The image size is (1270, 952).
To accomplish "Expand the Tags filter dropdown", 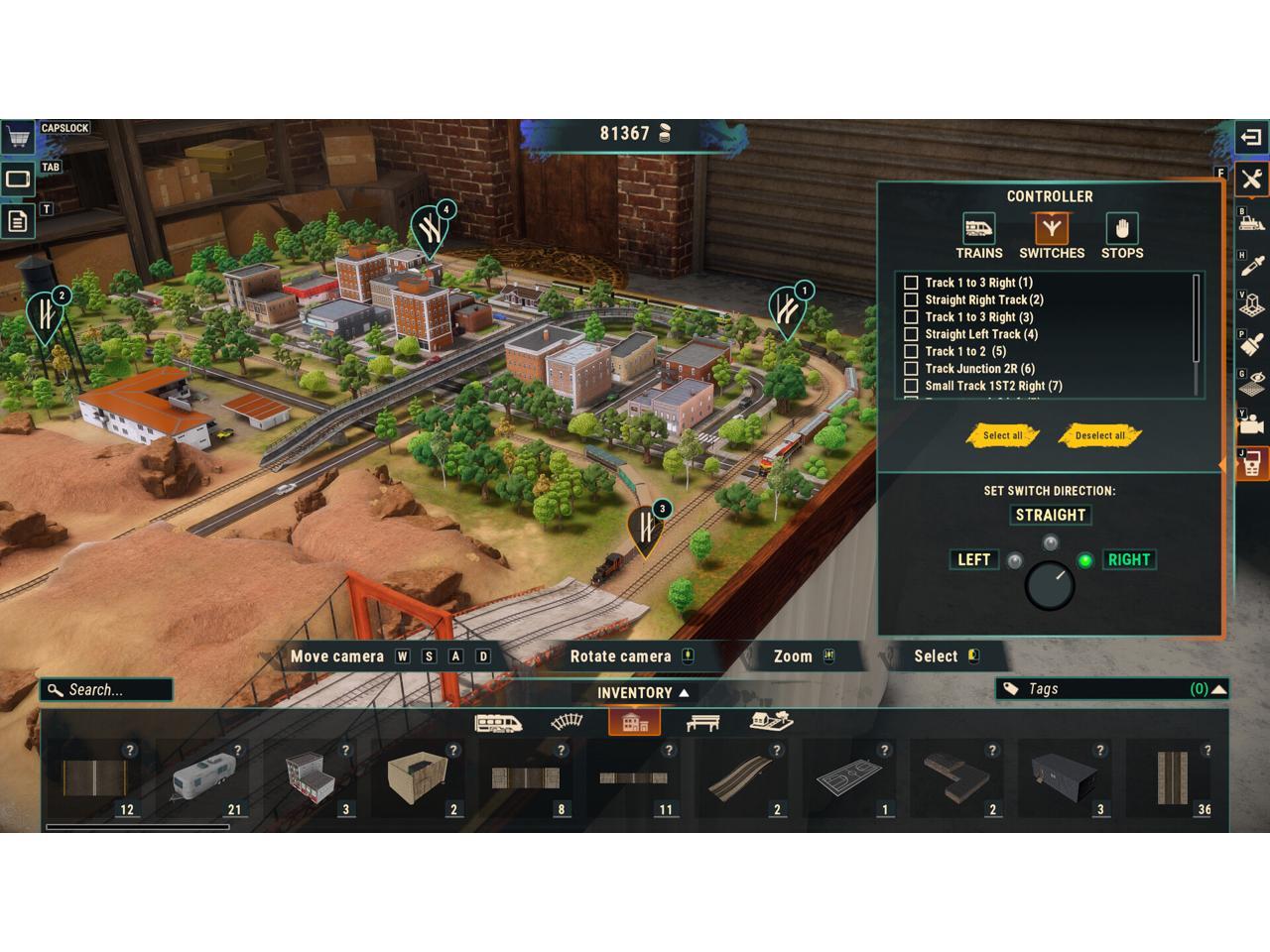I will pos(1218,689).
